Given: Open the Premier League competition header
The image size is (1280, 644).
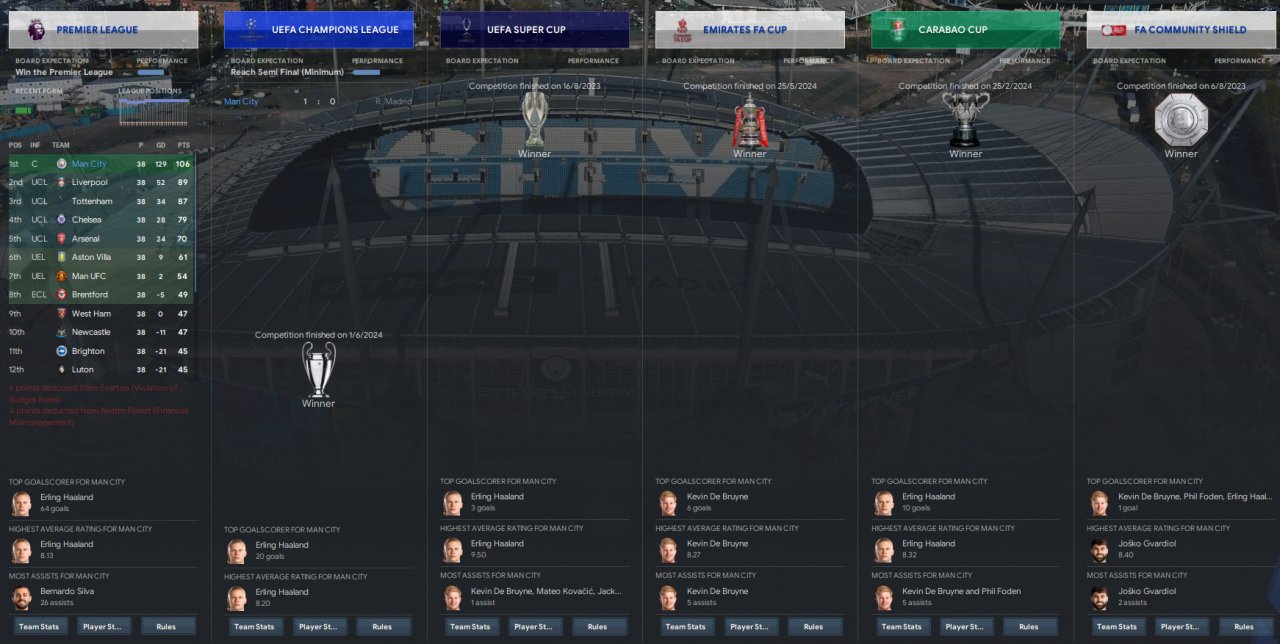Looking at the screenshot, I should (103, 30).
